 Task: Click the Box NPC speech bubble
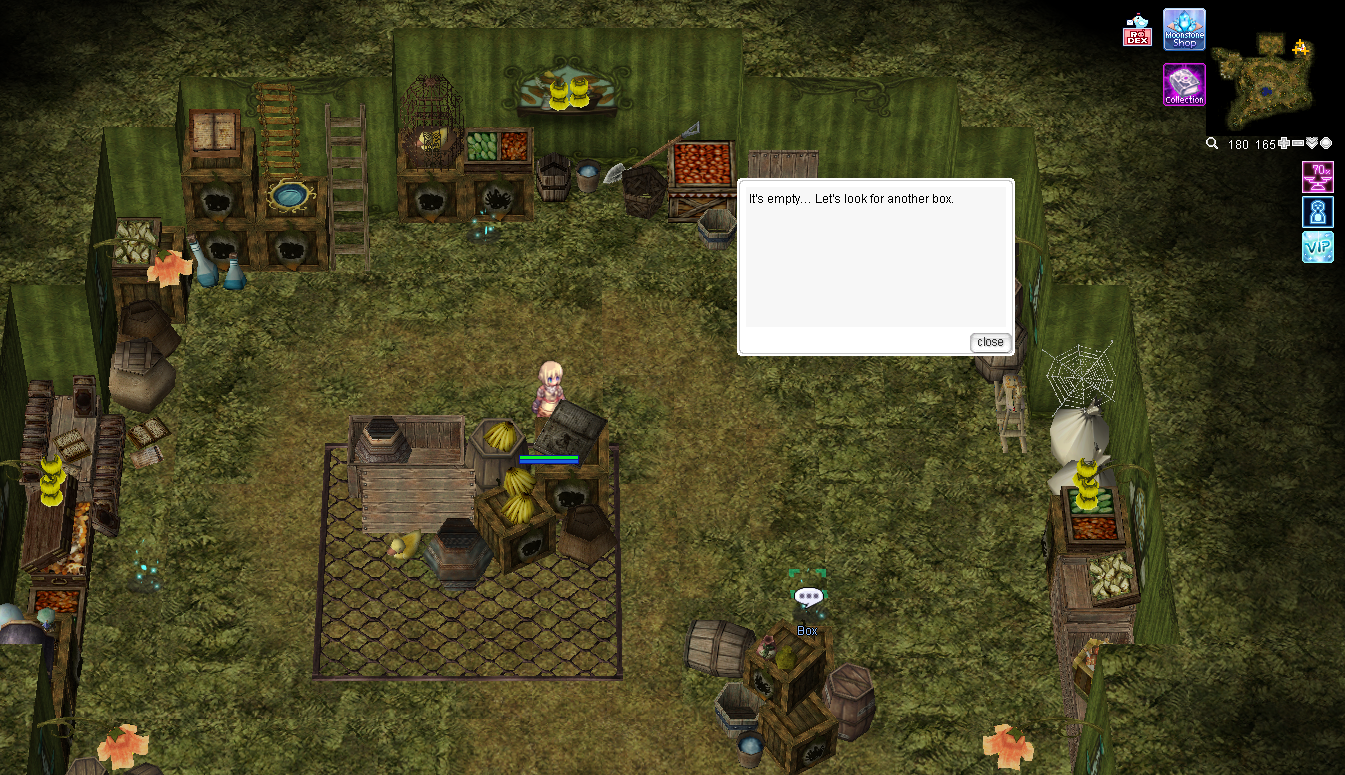pyautogui.click(x=807, y=597)
